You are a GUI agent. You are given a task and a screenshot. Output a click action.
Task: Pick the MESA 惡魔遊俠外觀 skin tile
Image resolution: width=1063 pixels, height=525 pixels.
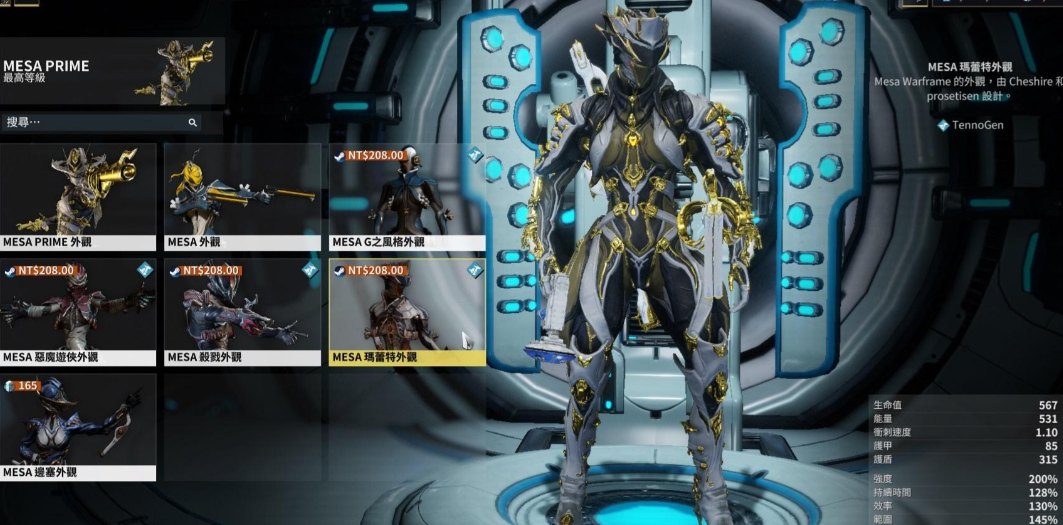pos(78,312)
